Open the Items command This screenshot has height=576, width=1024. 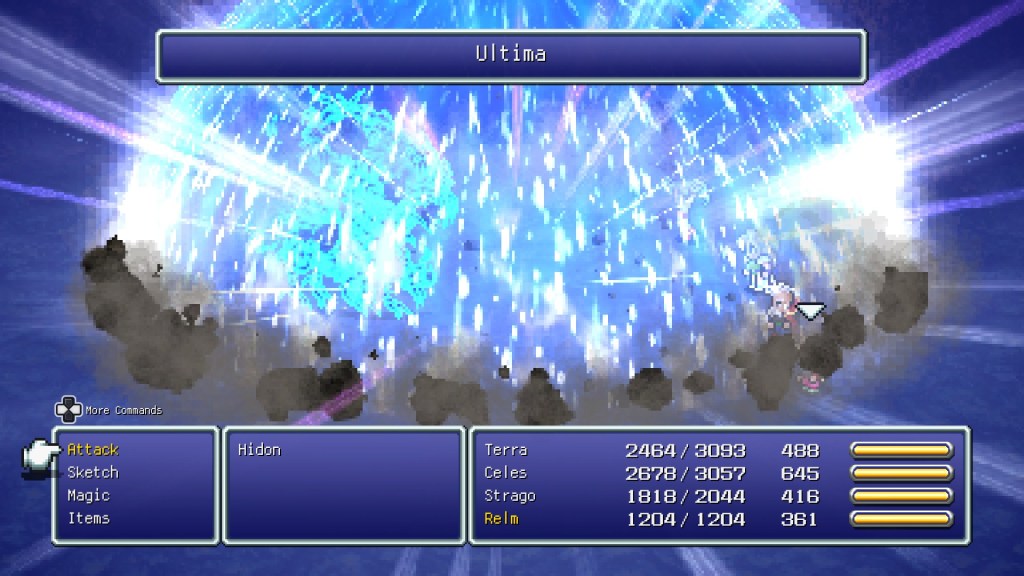[89, 518]
